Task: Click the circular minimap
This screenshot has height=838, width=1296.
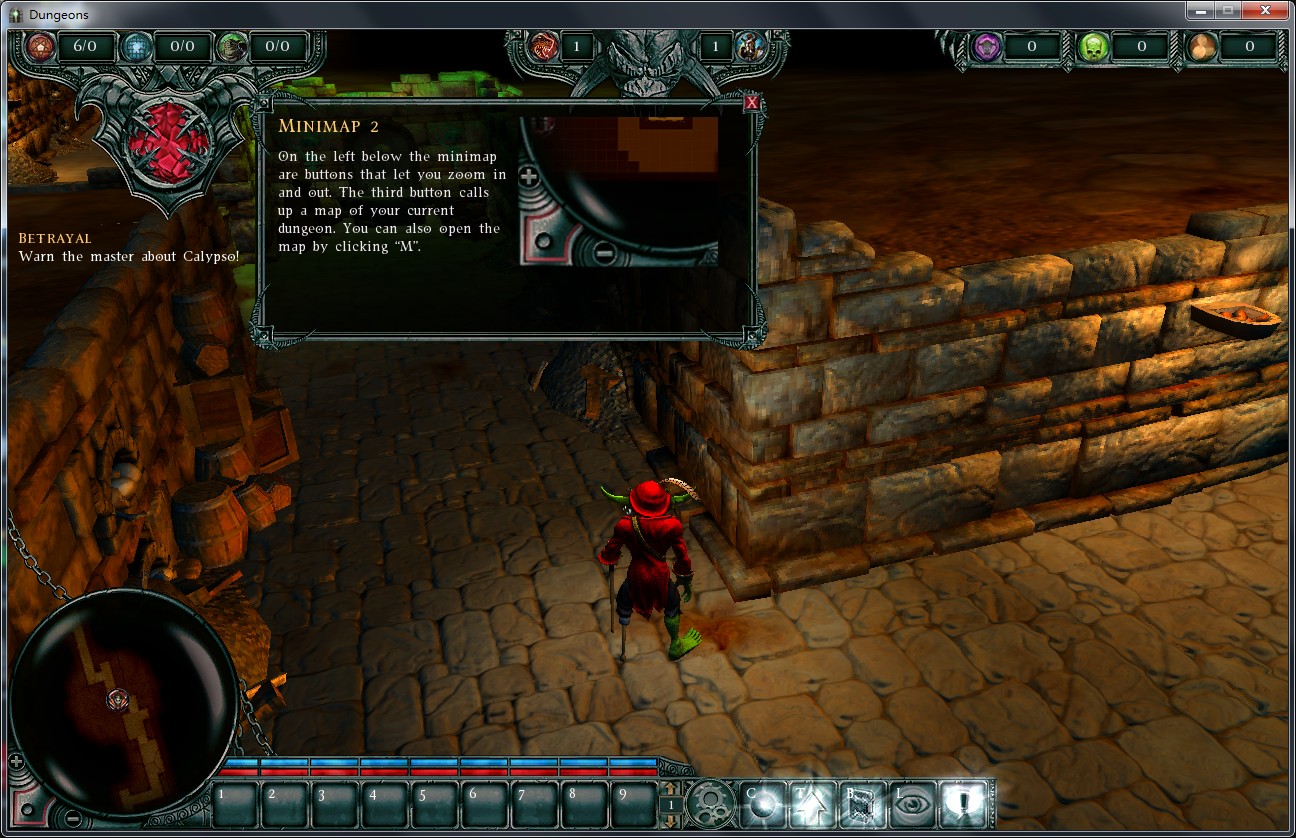Action: 110,690
